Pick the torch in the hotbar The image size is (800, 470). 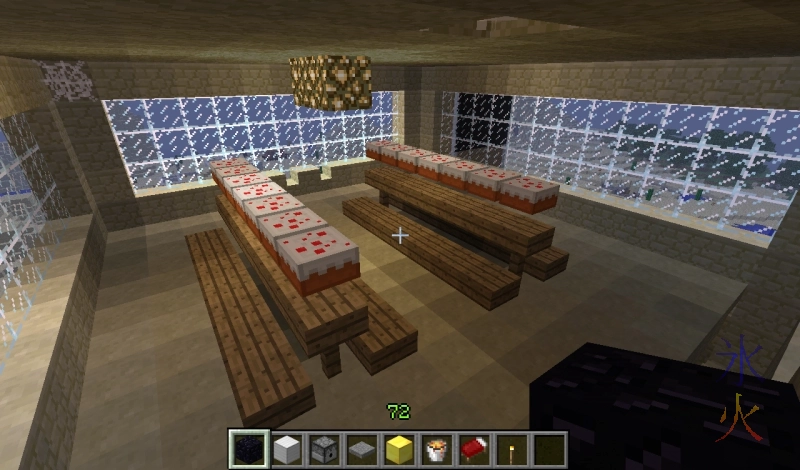[511, 449]
